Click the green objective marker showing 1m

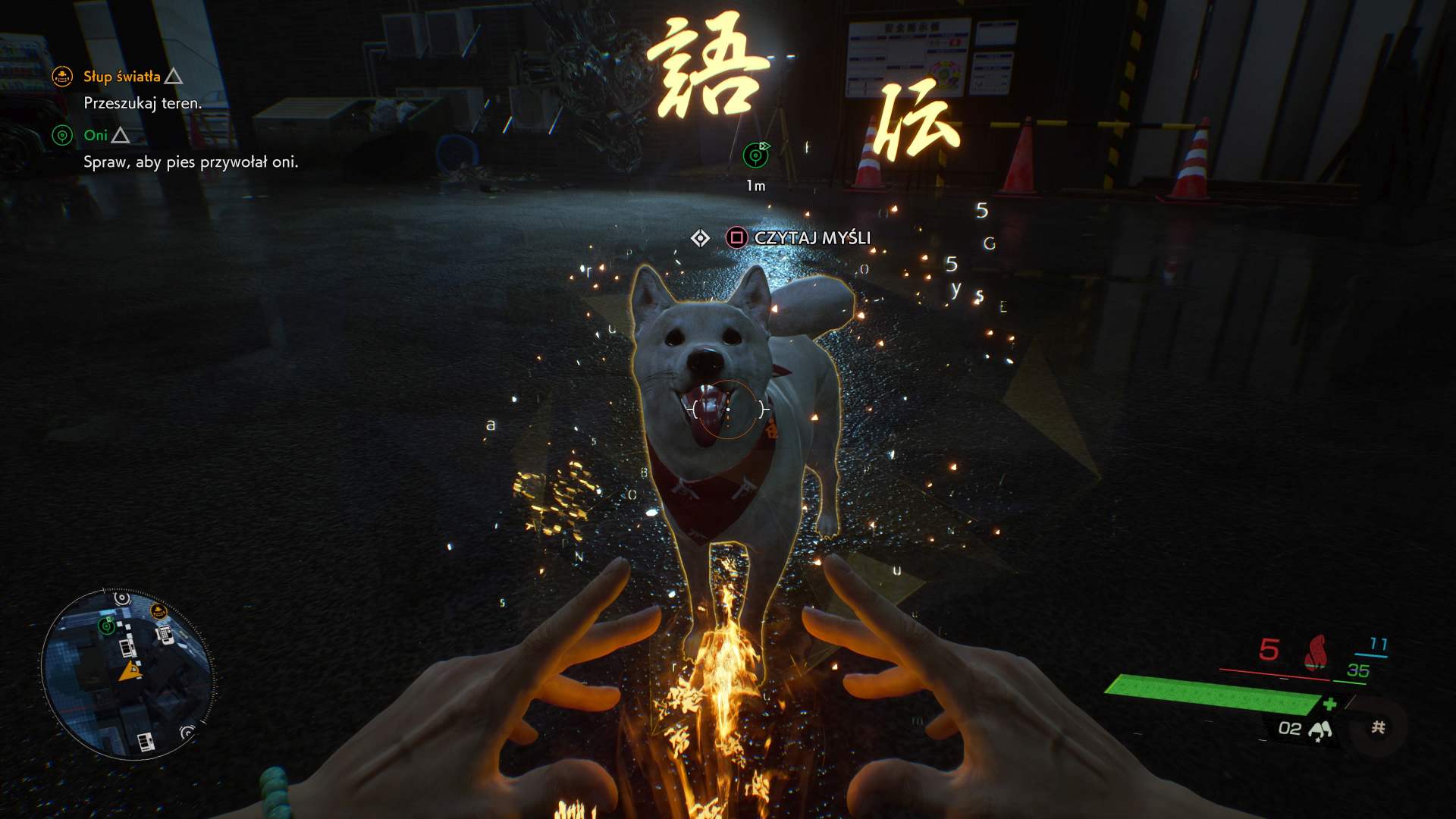(755, 155)
